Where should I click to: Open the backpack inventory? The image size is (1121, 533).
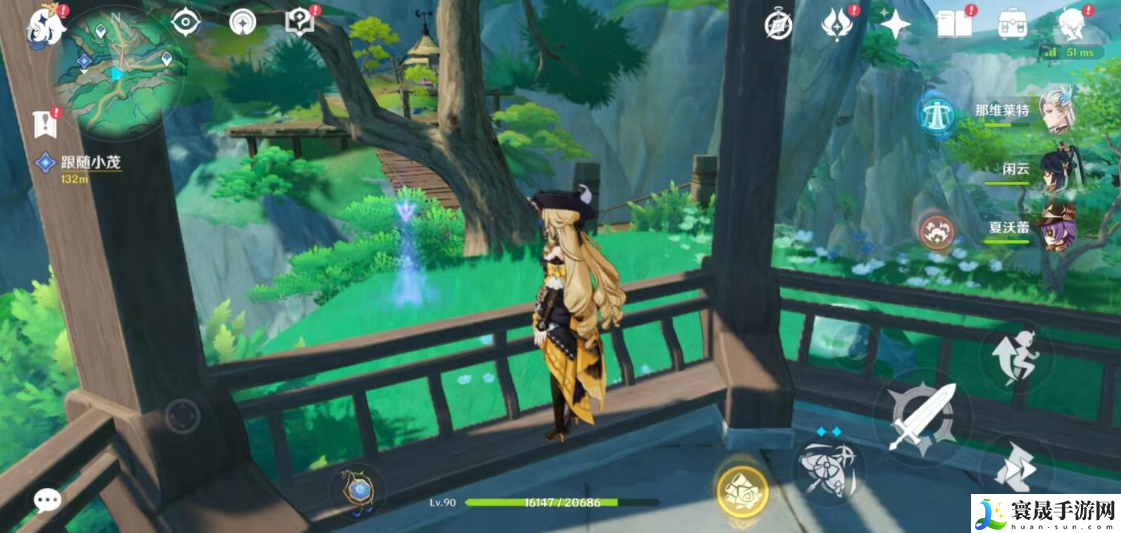tap(1014, 24)
